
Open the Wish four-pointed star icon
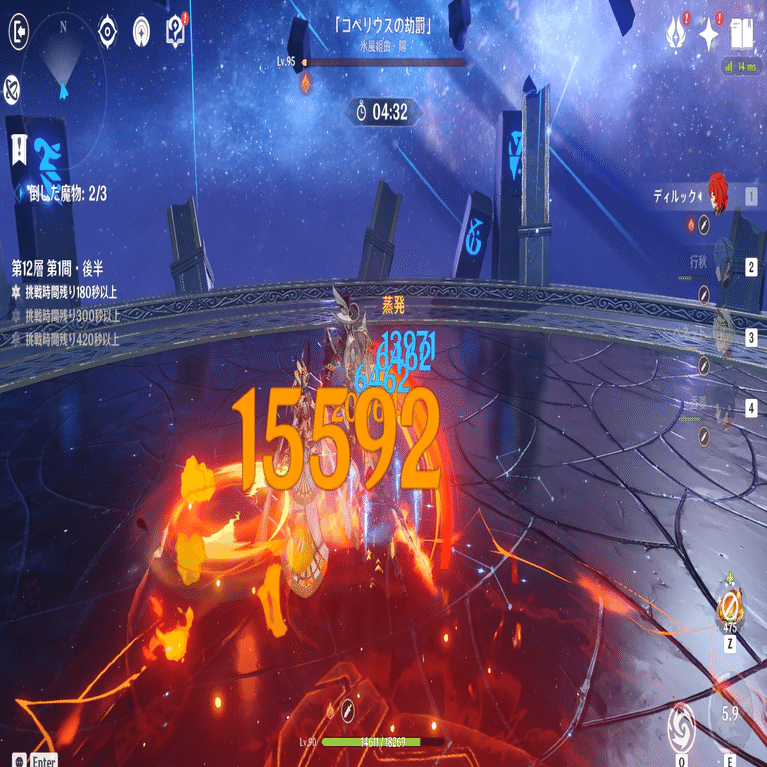coord(709,36)
